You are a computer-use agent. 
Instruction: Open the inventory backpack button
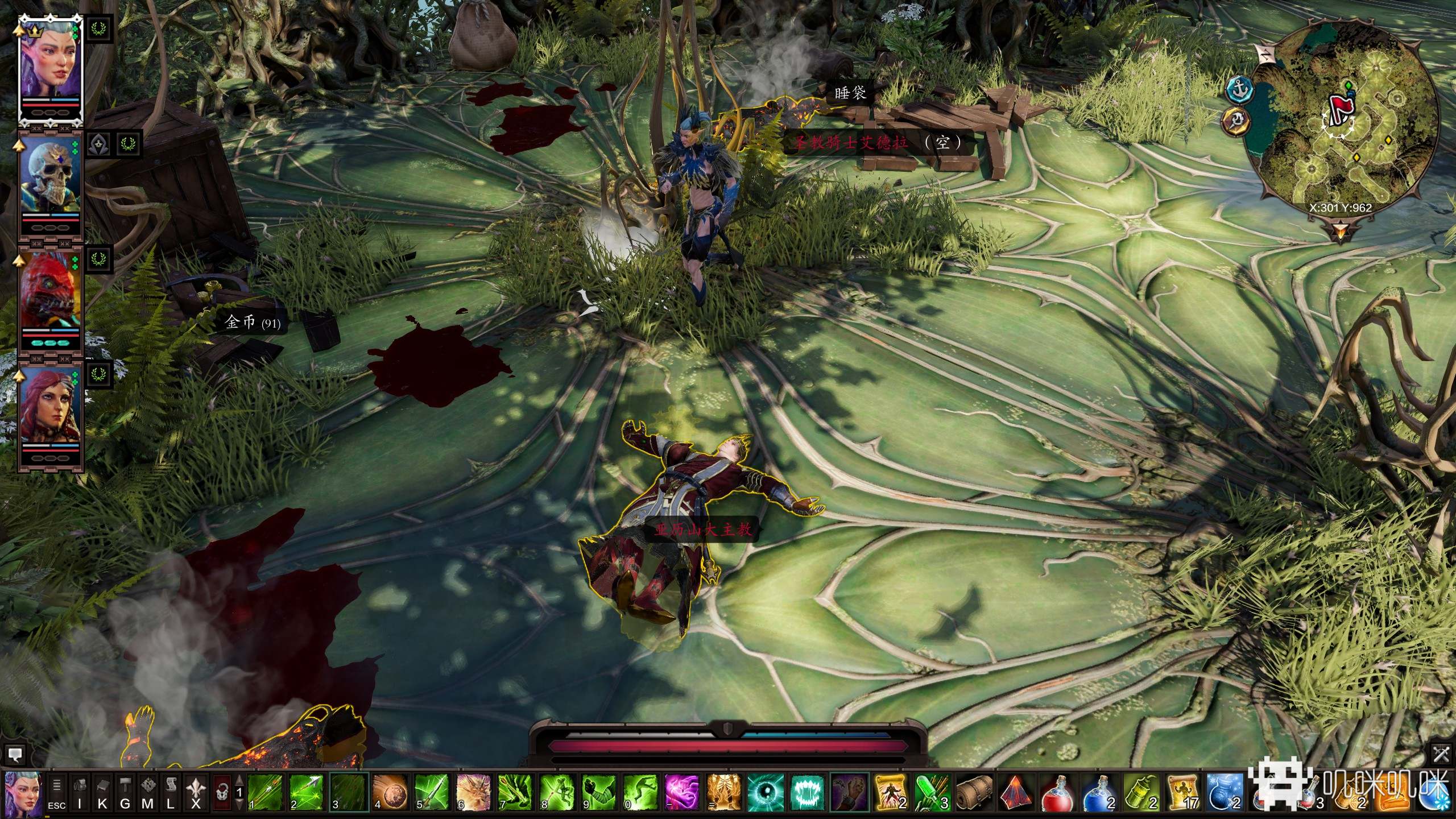click(80, 792)
